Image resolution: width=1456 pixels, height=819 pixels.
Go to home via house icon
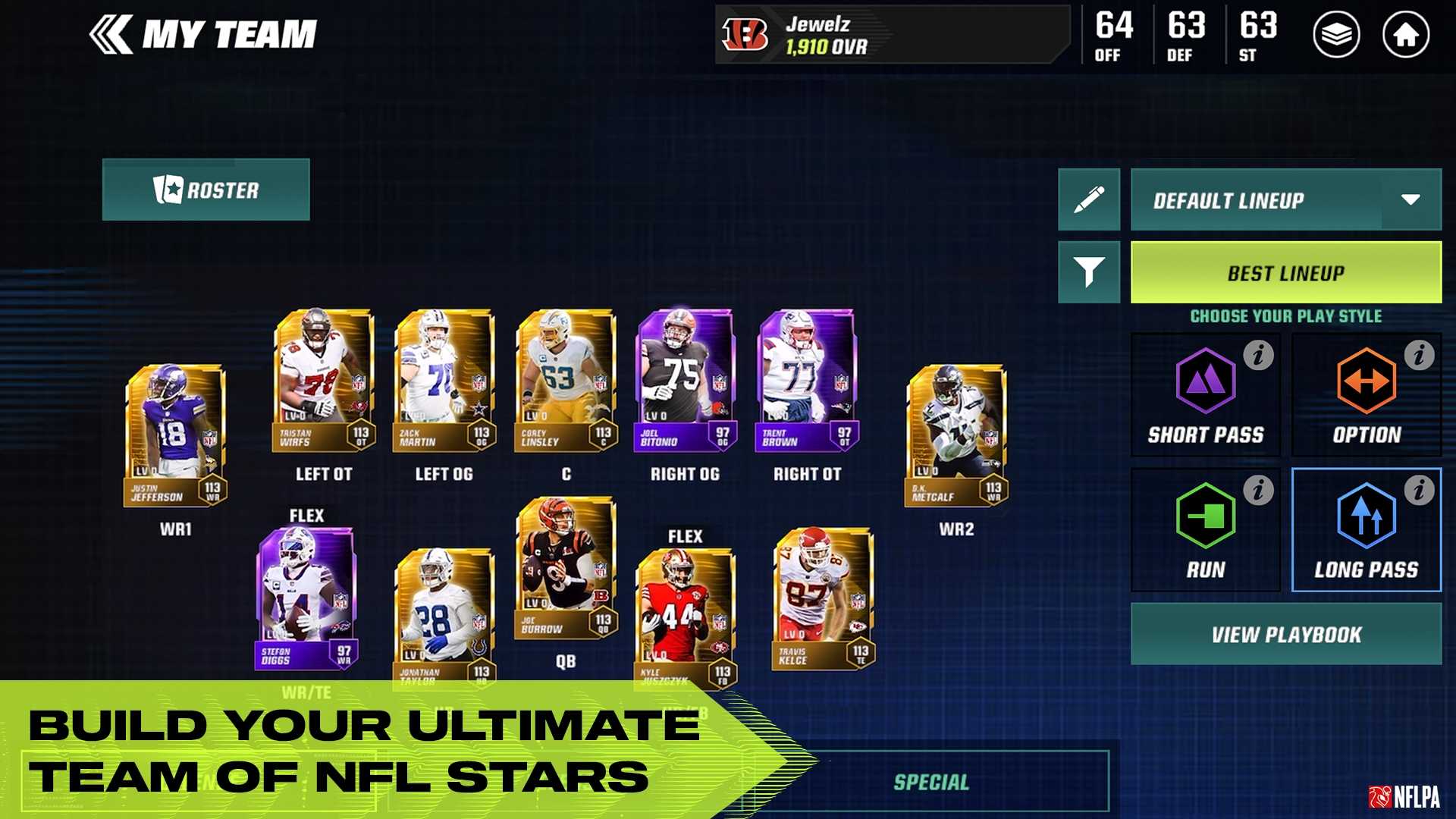point(1405,35)
